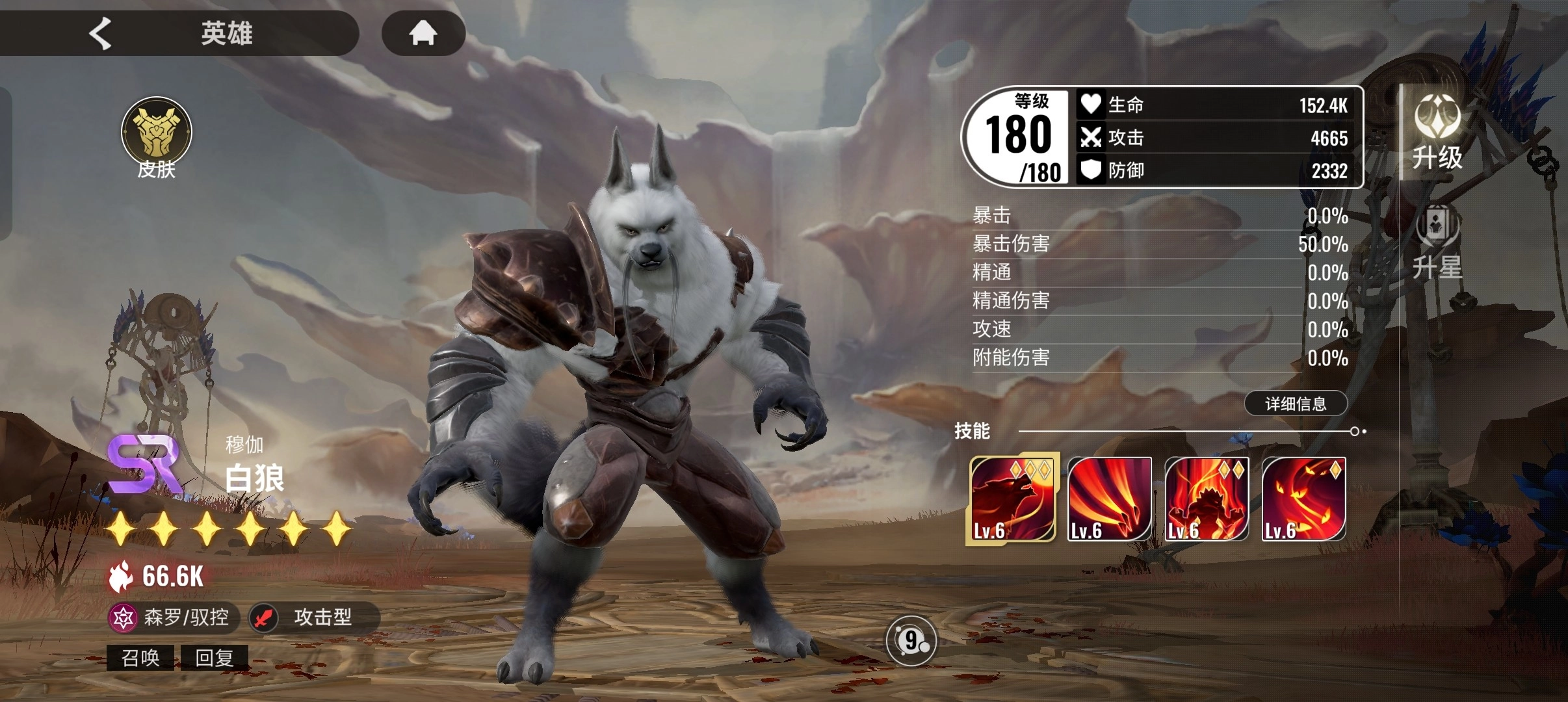Select the flaming beast skill icon
The image size is (1568, 702).
[1207, 499]
